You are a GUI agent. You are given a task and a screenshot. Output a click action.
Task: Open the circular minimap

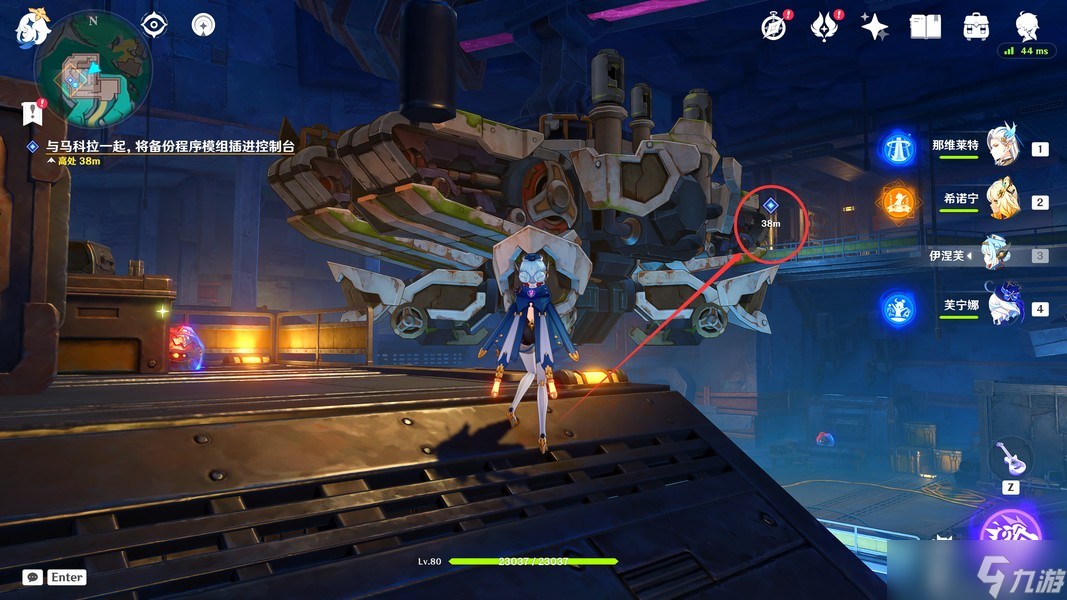coord(93,70)
